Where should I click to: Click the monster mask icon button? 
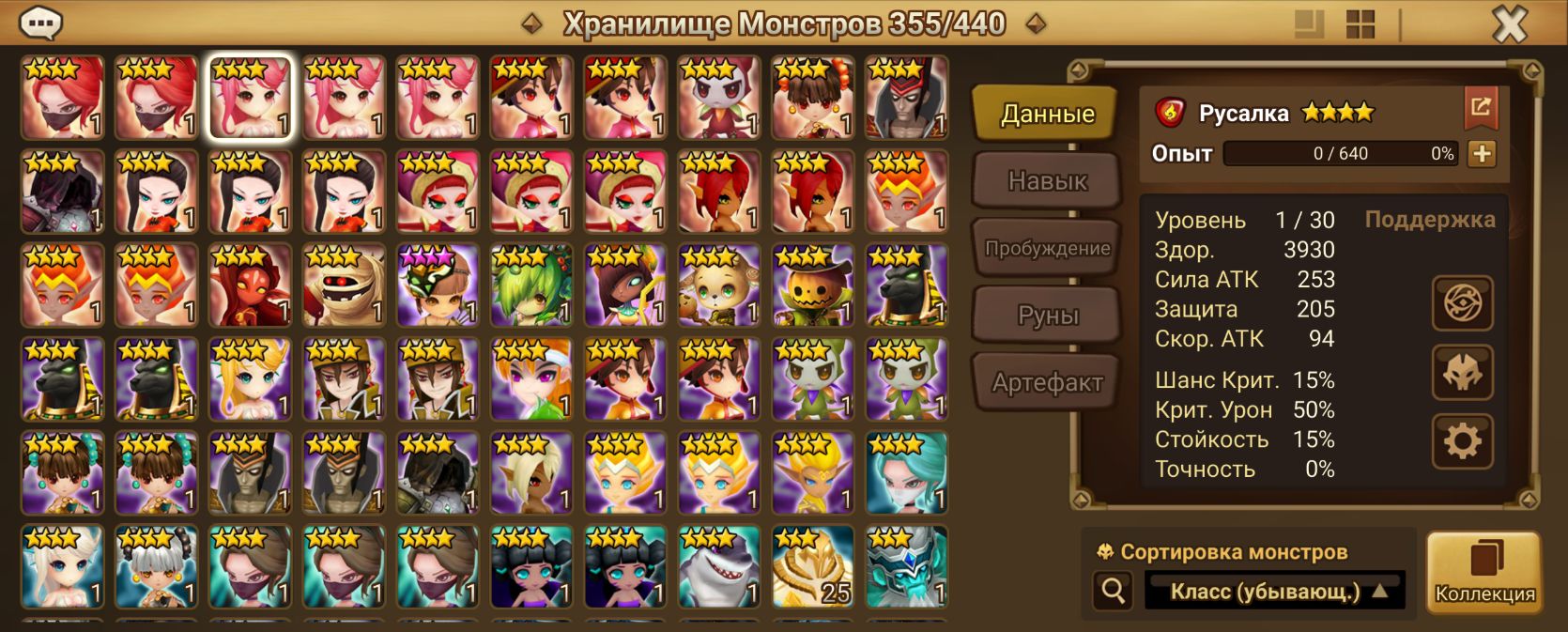[x=1462, y=373]
